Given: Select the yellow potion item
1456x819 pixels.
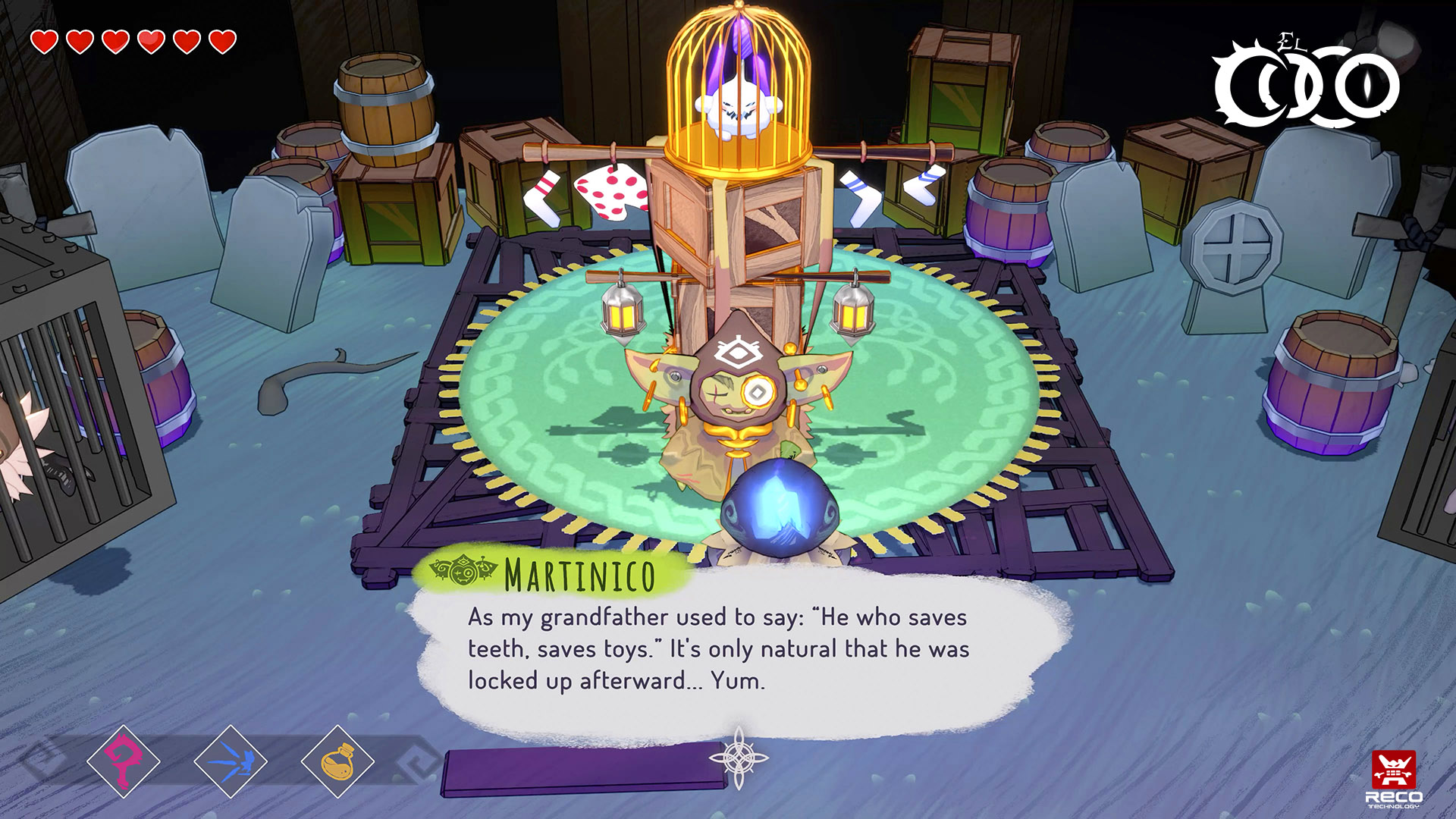Looking at the screenshot, I should (x=337, y=761).
